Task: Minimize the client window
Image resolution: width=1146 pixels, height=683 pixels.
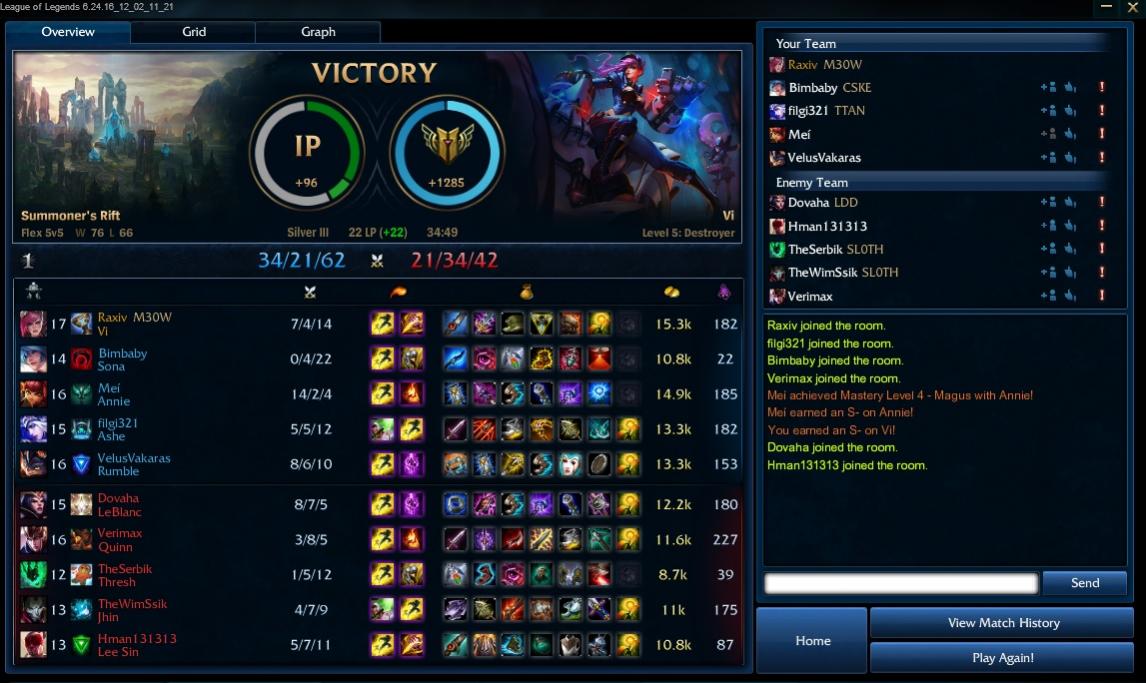Action: (x=1106, y=7)
